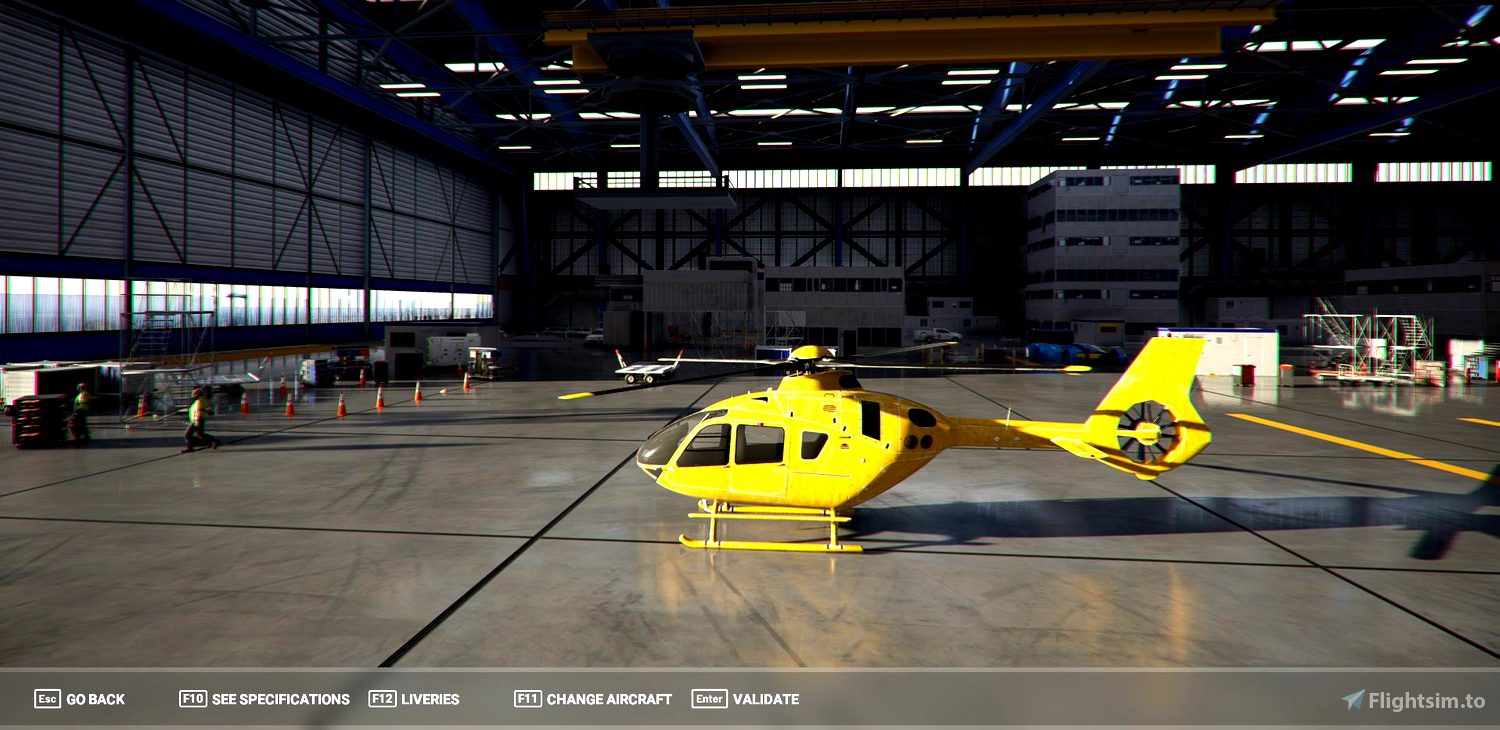This screenshot has width=1500, height=730.
Task: Click the Esc key badge icon
Action: 47,699
